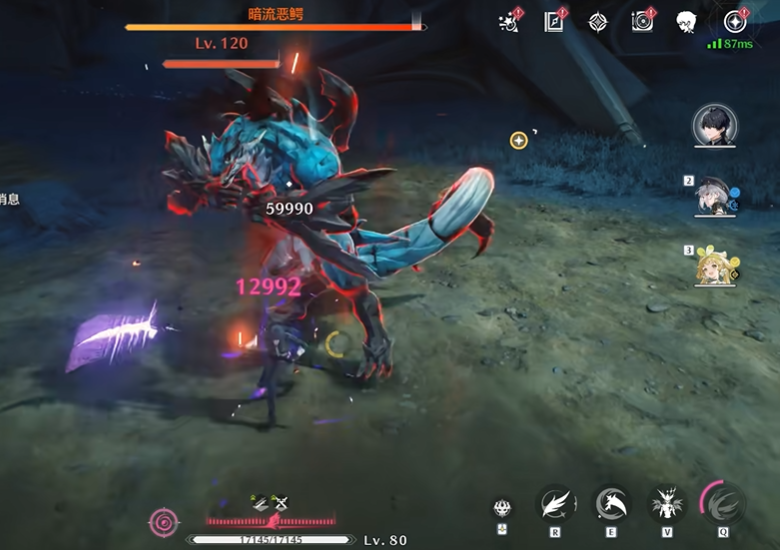Trigger the winged creature echo skill
The image size is (780, 550).
pyautogui.click(x=666, y=503)
